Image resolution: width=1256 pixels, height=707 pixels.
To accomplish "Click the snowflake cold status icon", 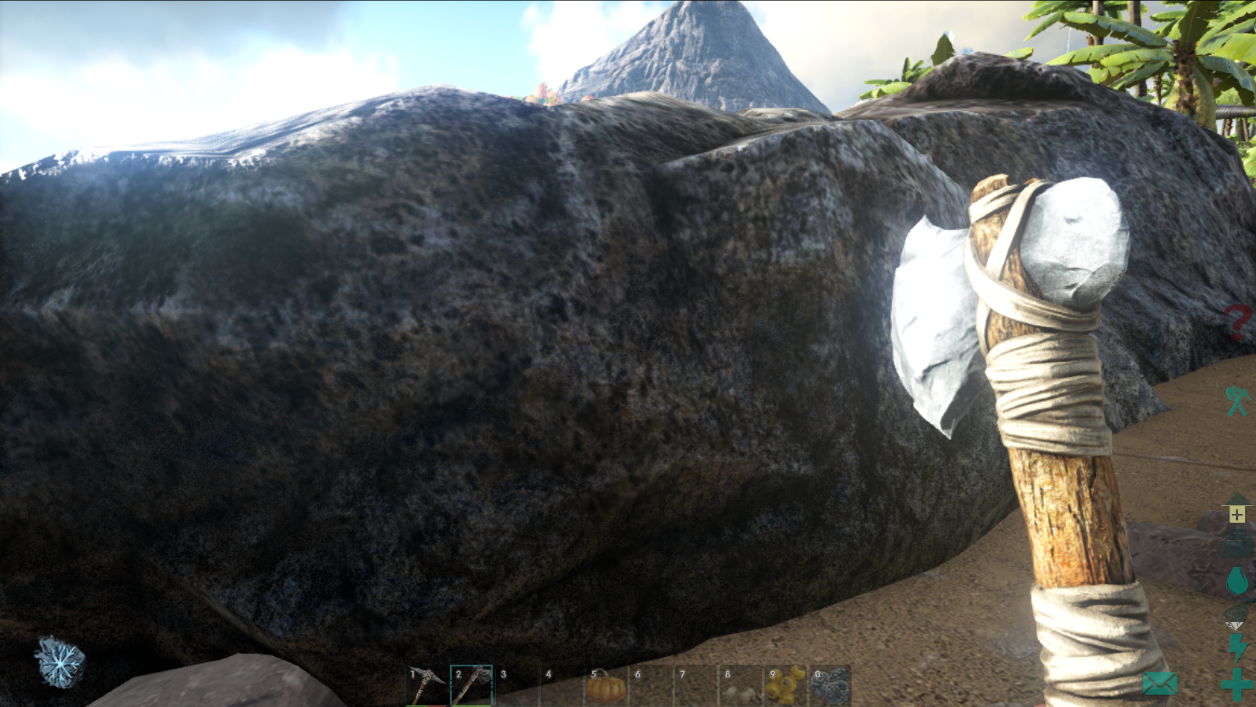I will tap(60, 662).
